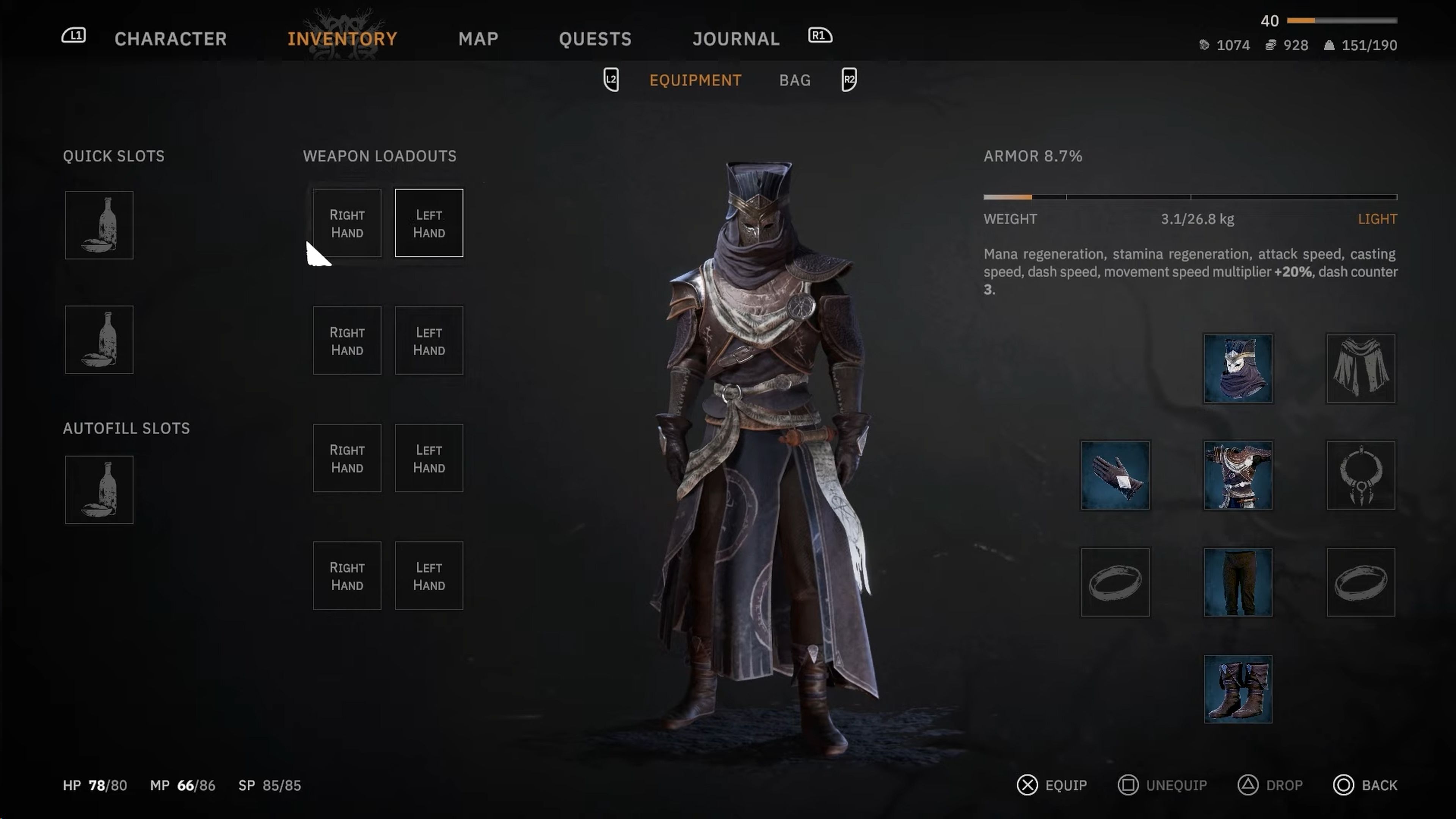Select the equipped gloves slot
This screenshot has width=1456, height=819.
[x=1115, y=475]
